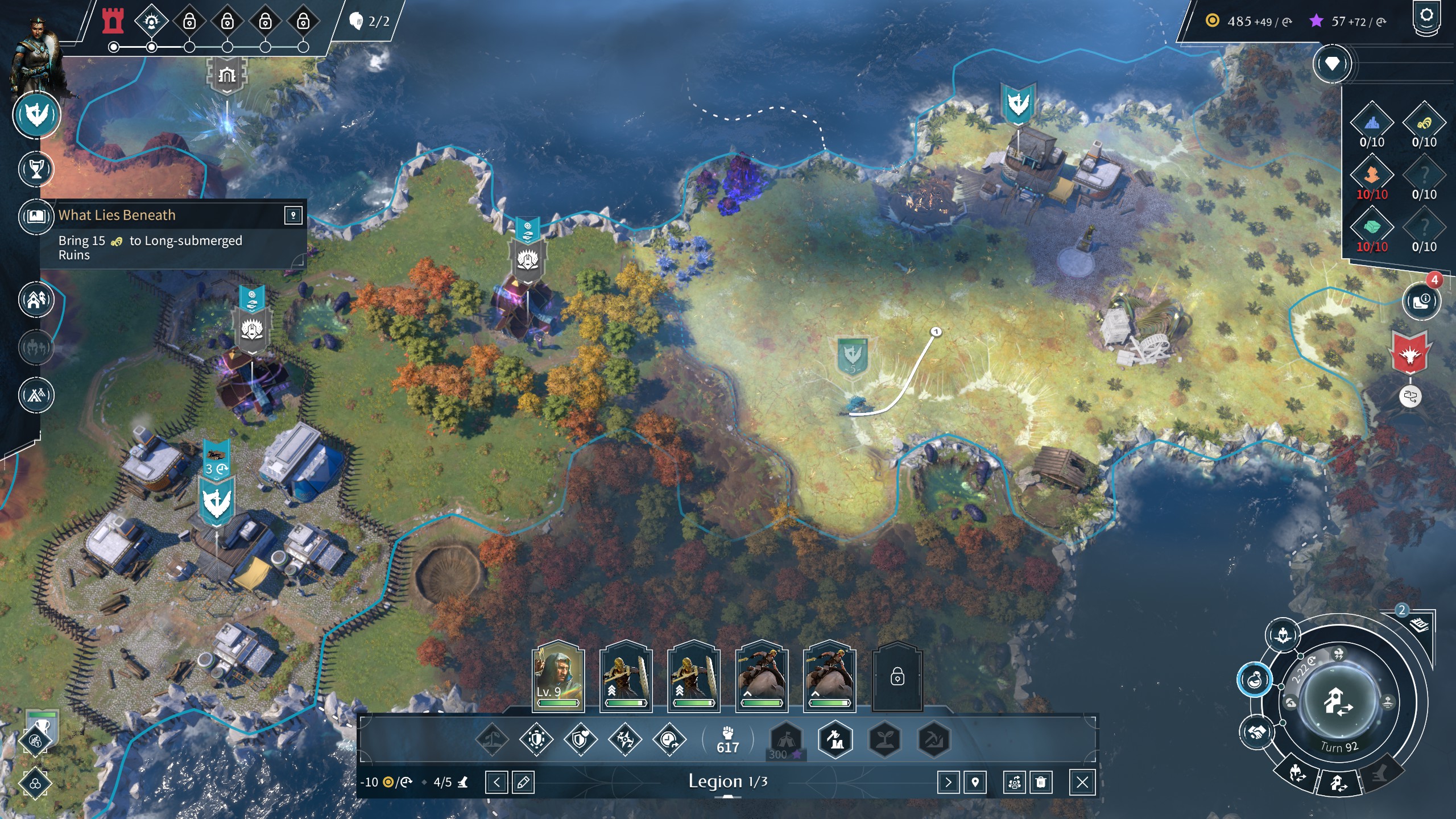Close the Legion army panel
Viewport: 1456px width, 819px height.
pos(1082,783)
